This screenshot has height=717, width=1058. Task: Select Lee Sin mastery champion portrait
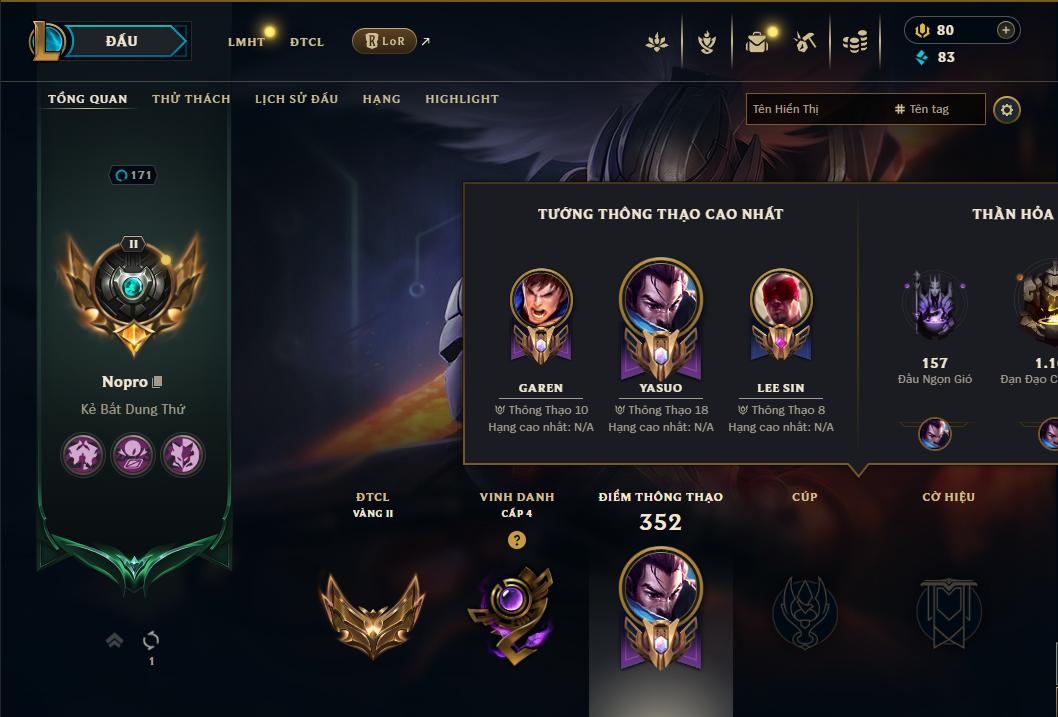(781, 300)
